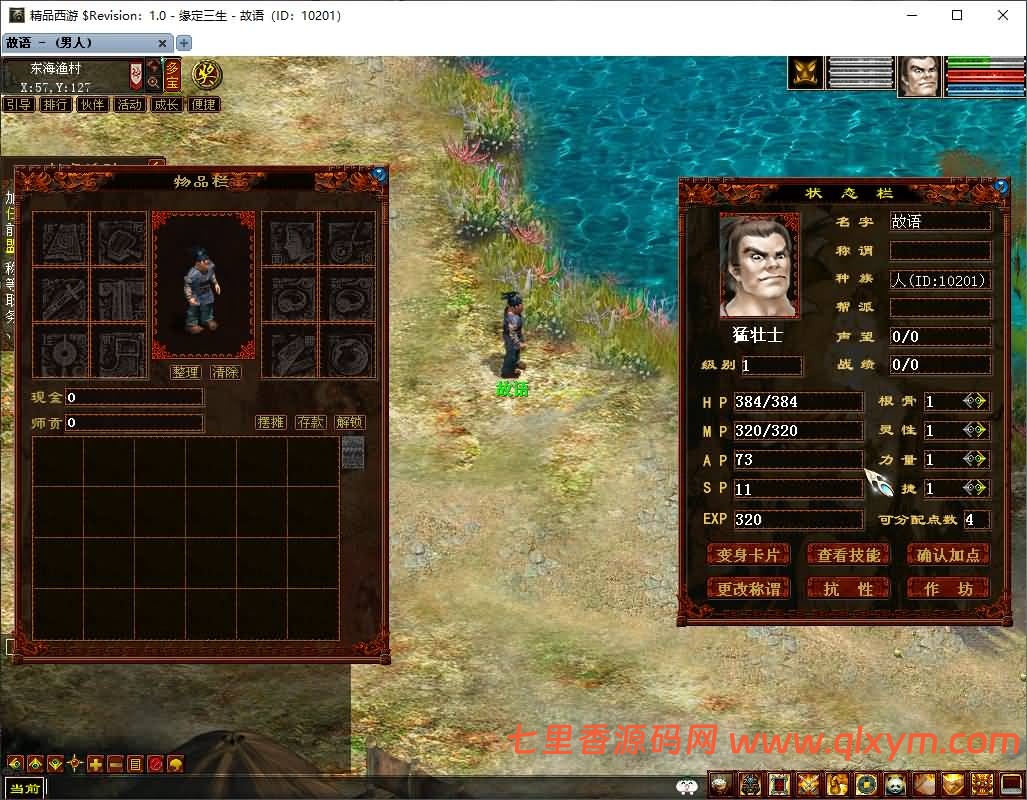This screenshot has height=800, width=1027.
Task: Open the 成长 growth menu
Action: coord(166,104)
